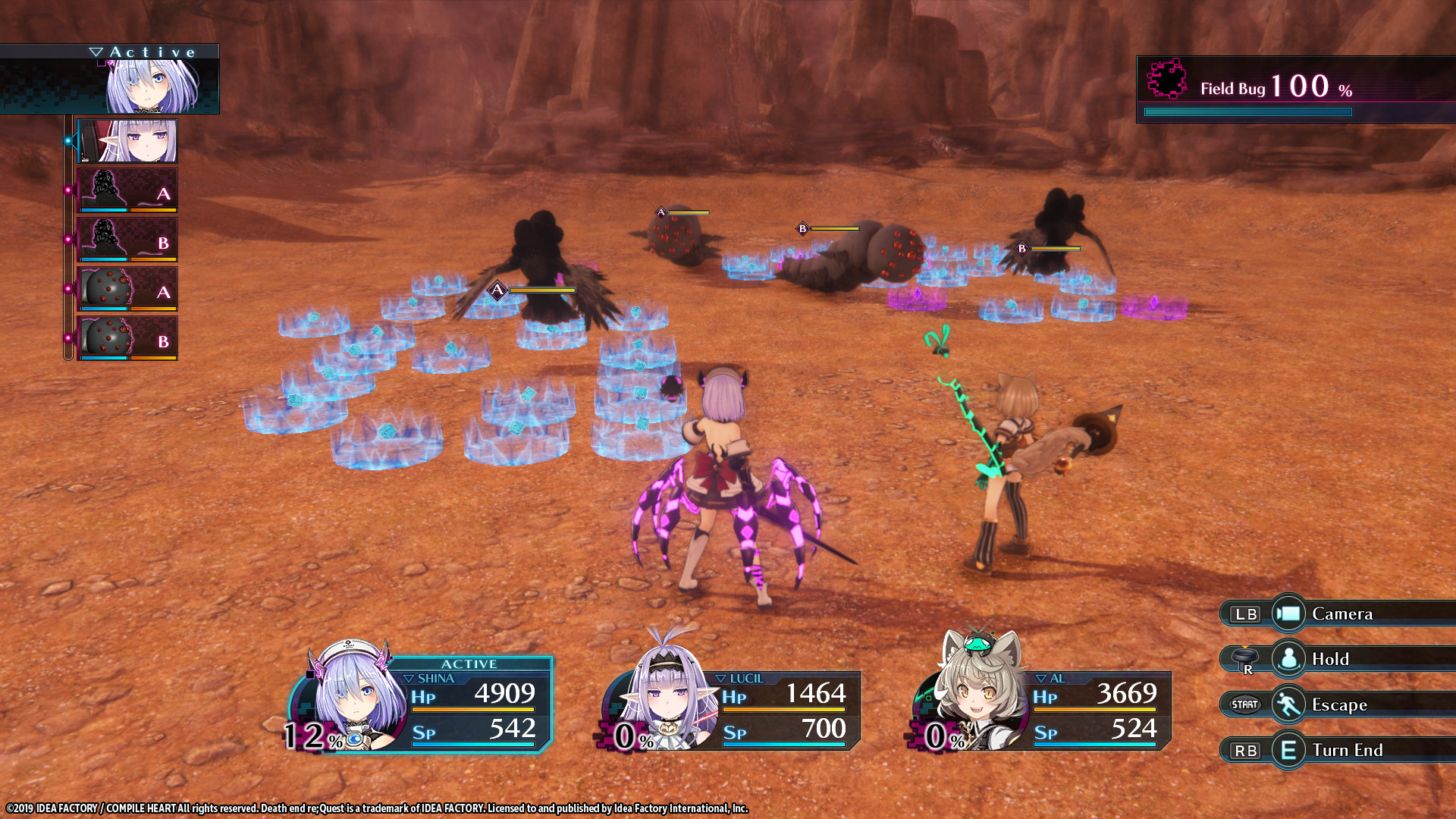
Task: Pick the winged enemy B turn-order slot
Action: pyautogui.click(x=127, y=240)
